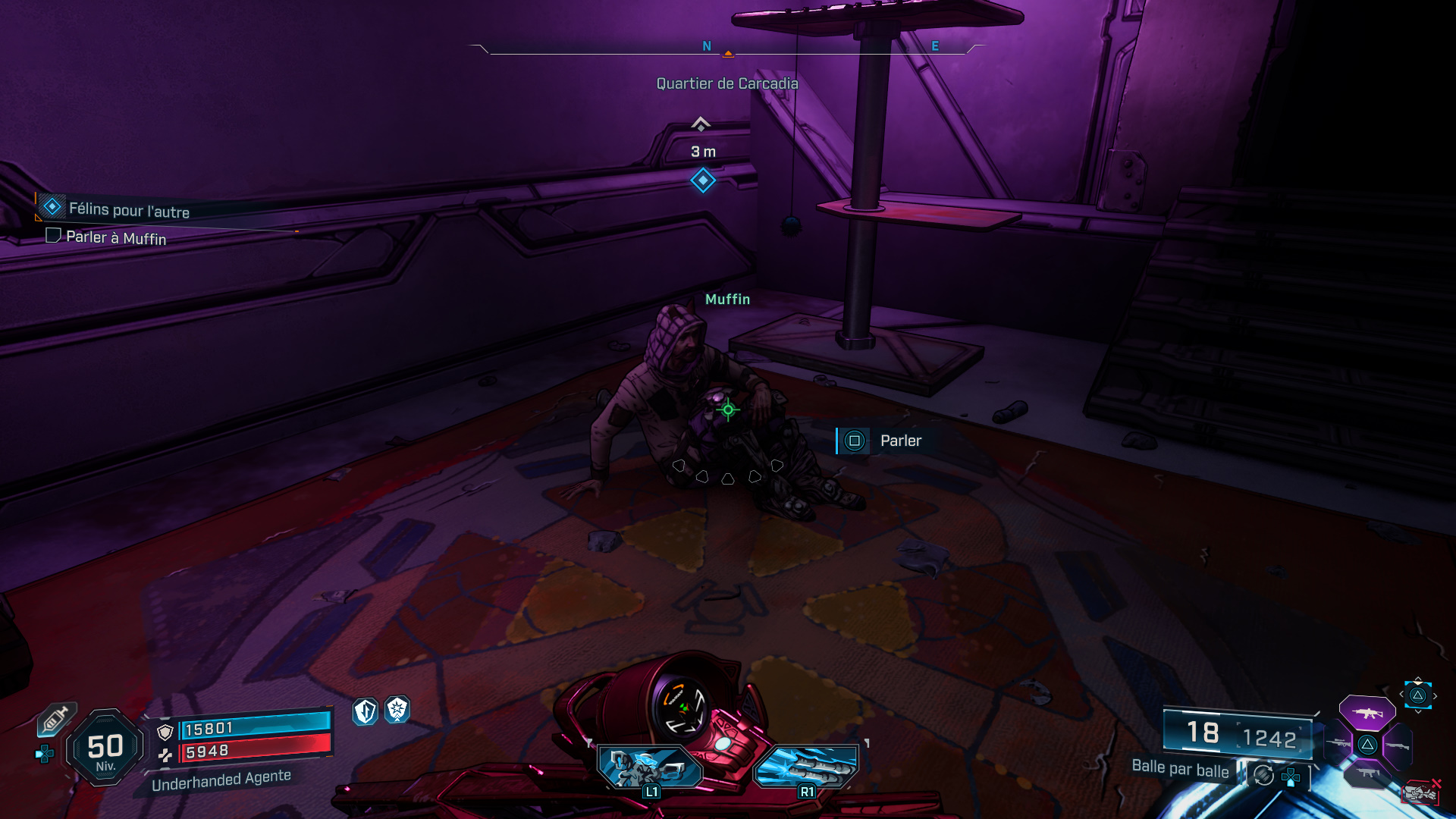The image size is (1456, 819).
Task: Select the SMG in the bottom weapon slot
Action: [1367, 772]
